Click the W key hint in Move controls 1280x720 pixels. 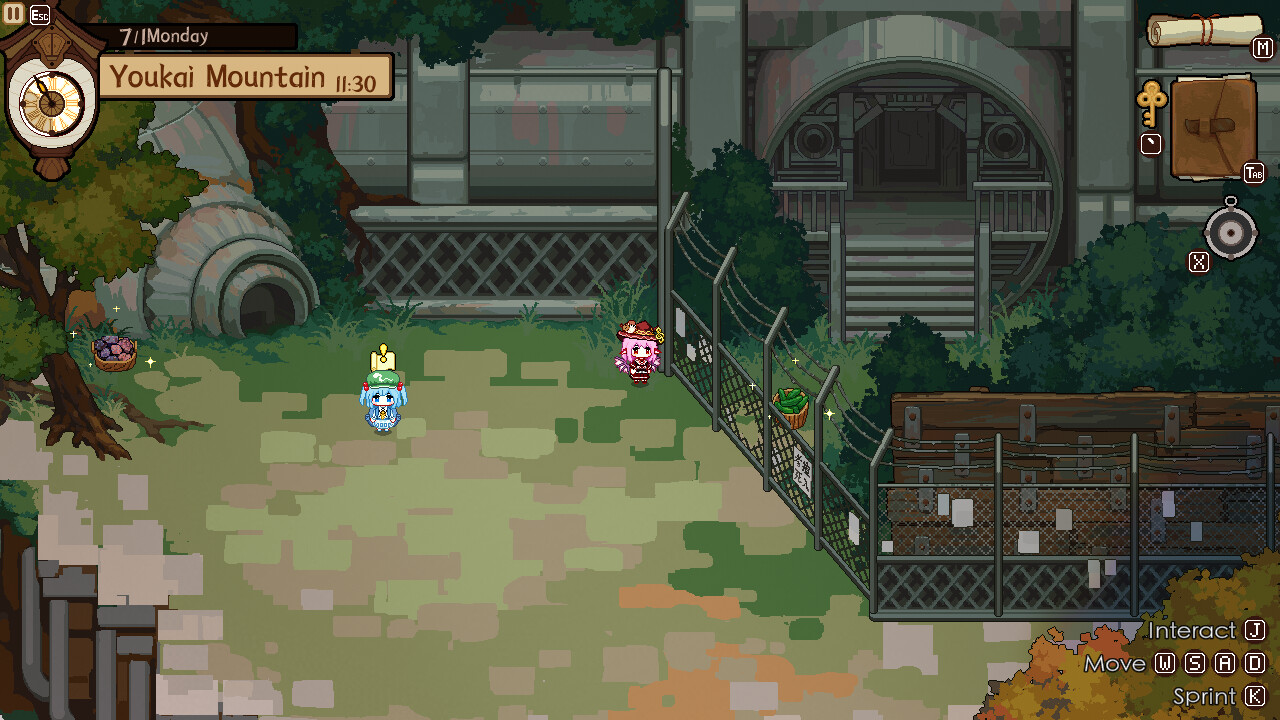pos(1166,663)
